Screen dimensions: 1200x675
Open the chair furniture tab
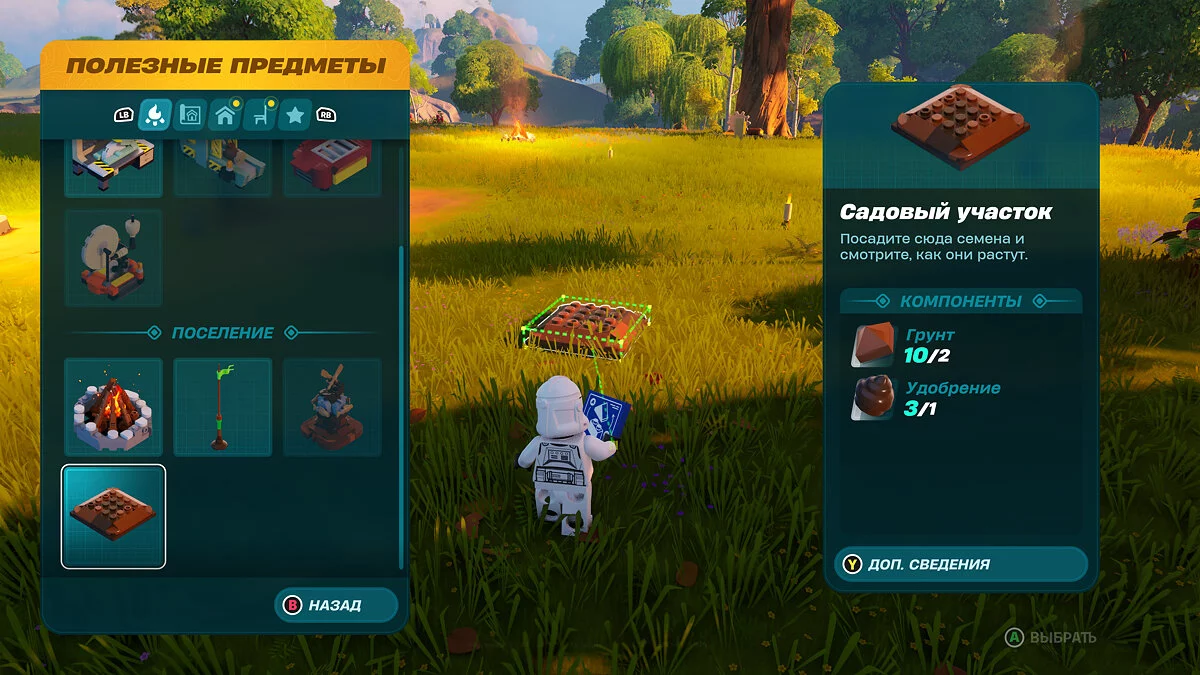tap(260, 116)
